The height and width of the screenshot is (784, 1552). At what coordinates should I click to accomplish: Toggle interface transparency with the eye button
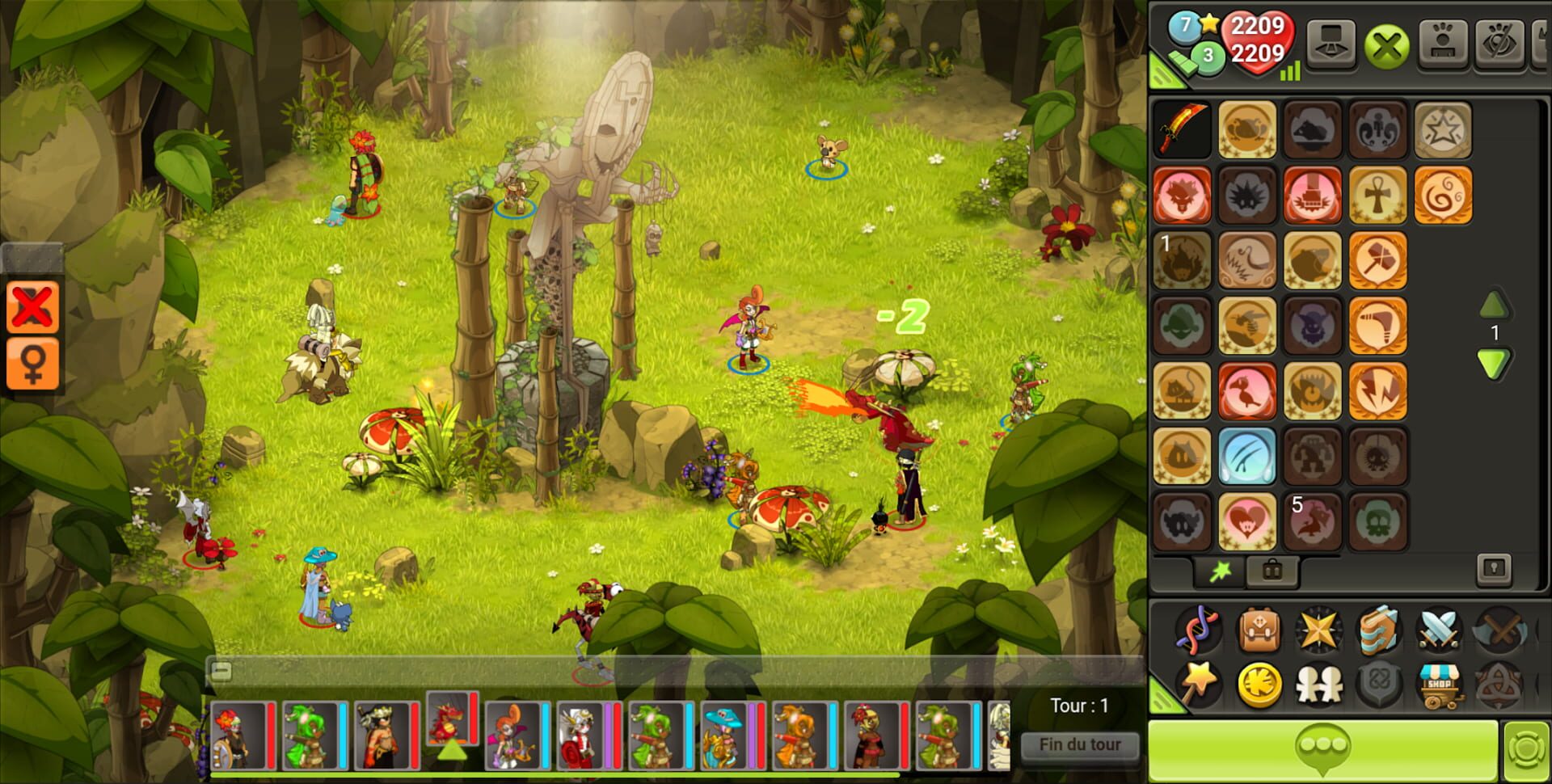coord(1501,44)
